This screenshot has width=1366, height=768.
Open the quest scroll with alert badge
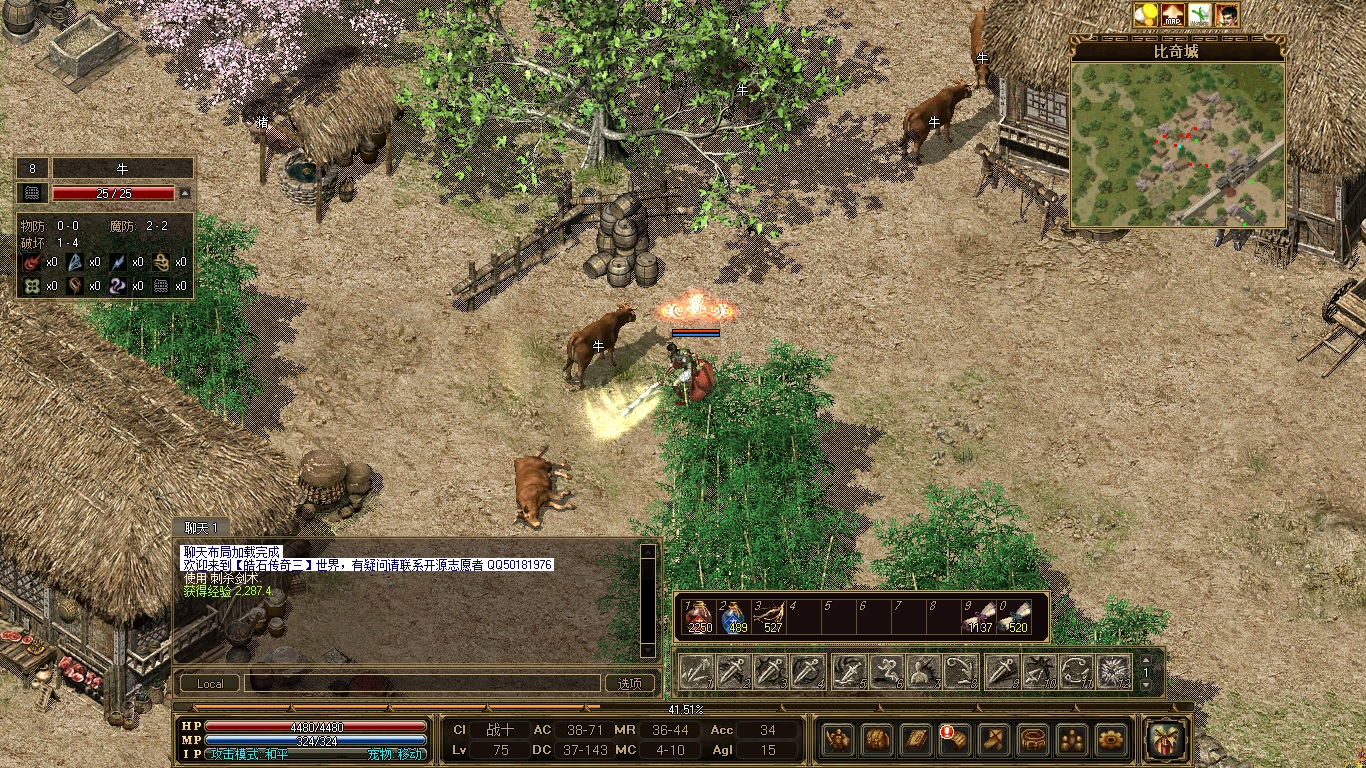click(953, 740)
